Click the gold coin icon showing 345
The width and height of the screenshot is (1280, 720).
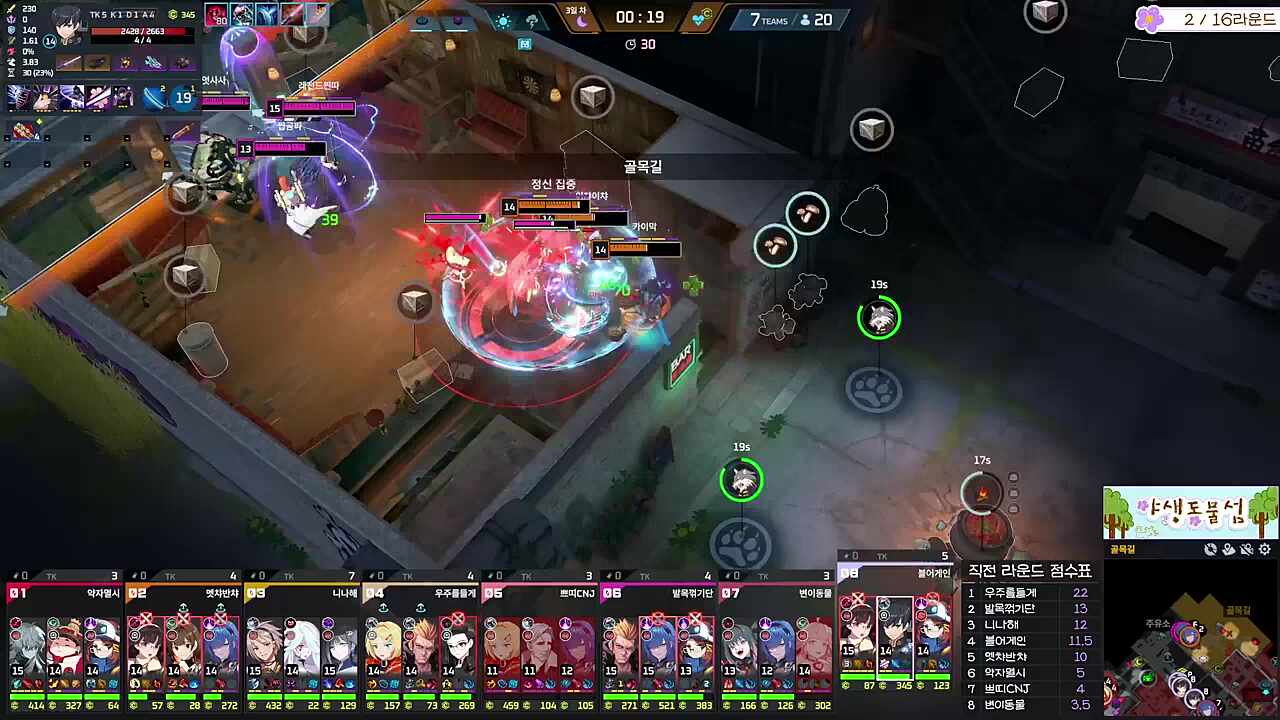point(172,15)
